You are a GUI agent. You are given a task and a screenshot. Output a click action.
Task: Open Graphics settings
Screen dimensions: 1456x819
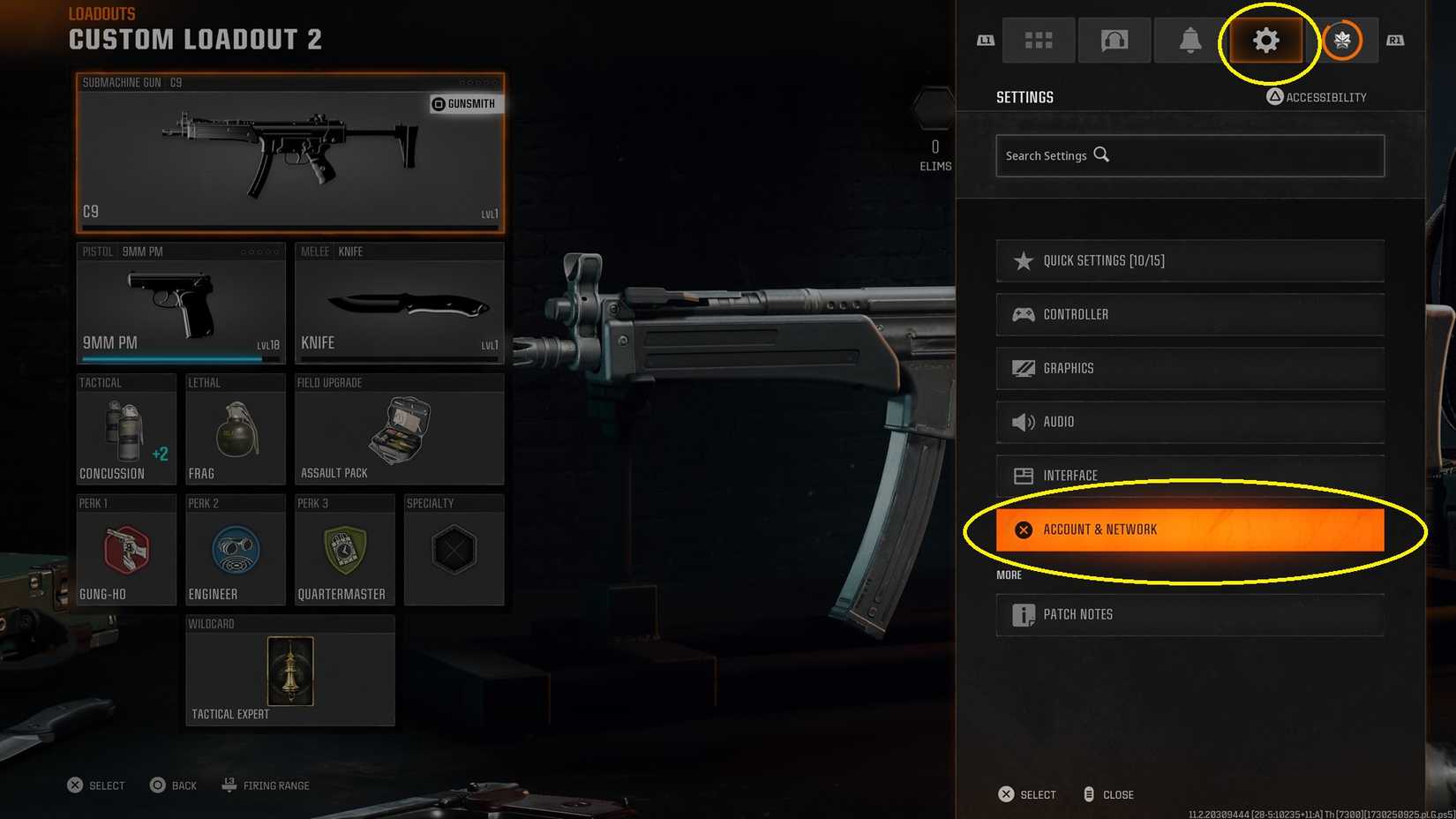point(1190,368)
